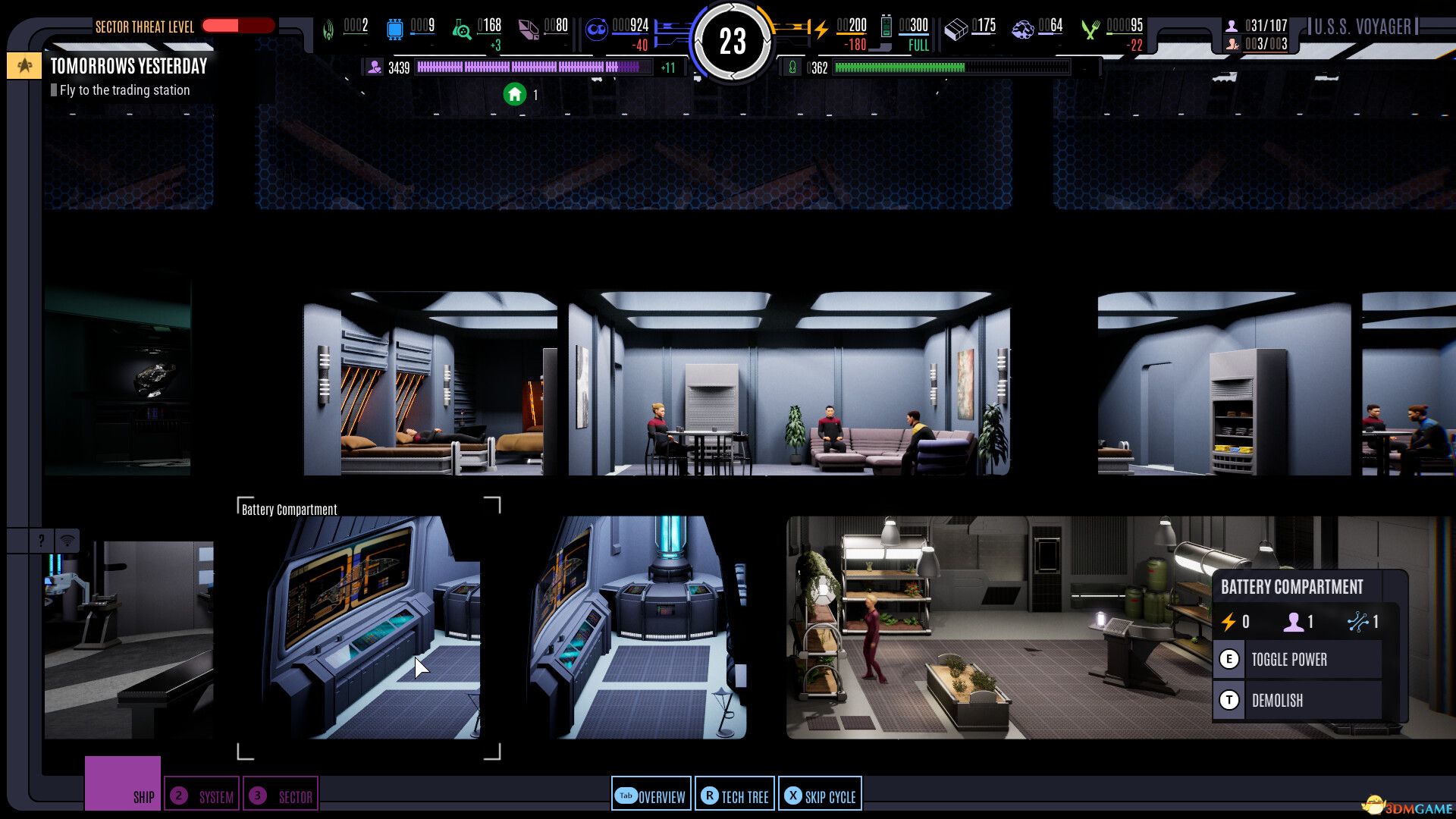
Task: Open the help panel via question mark icon
Action: [x=39, y=541]
